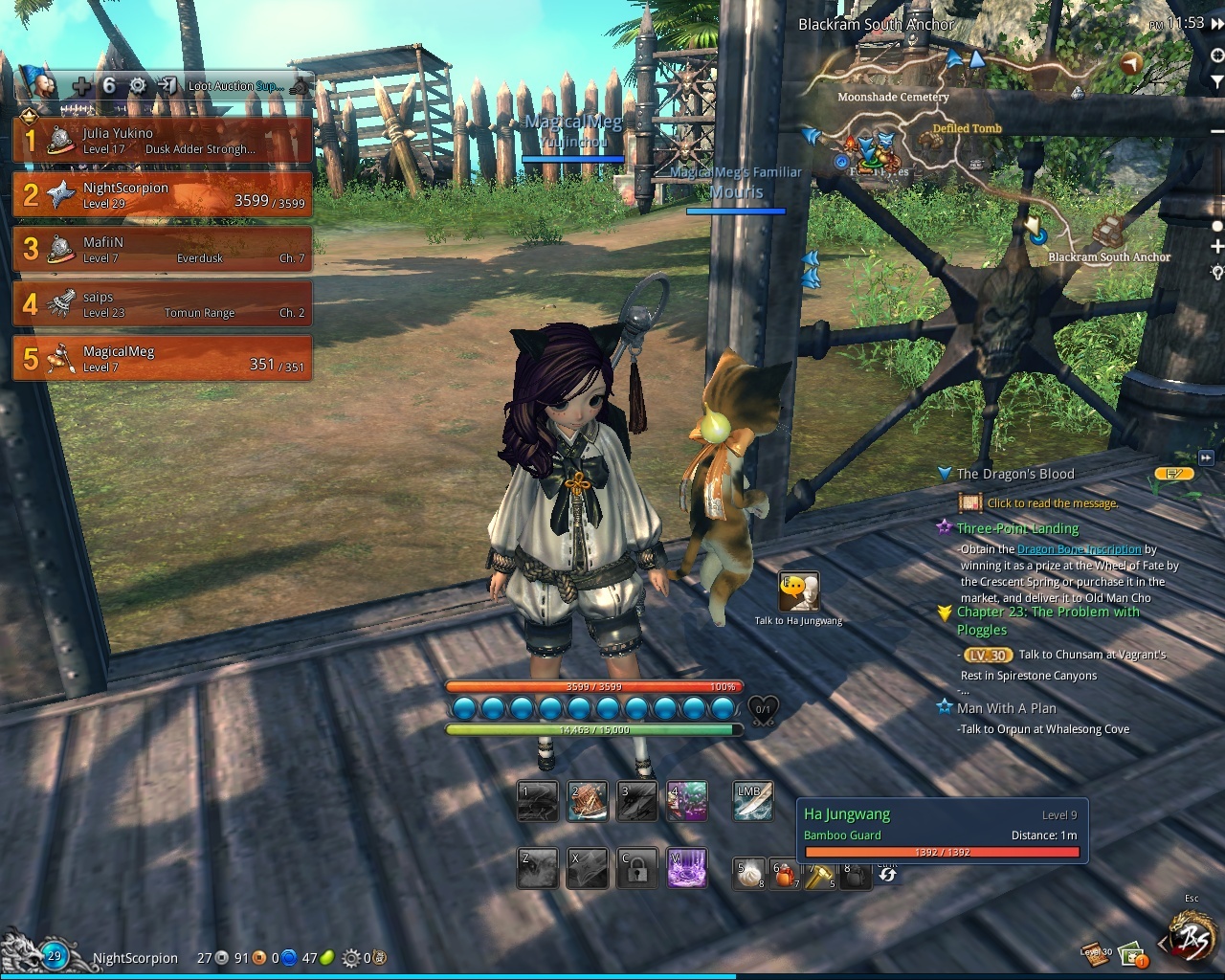
Task: Click the leave party exit icon
Action: point(167,86)
